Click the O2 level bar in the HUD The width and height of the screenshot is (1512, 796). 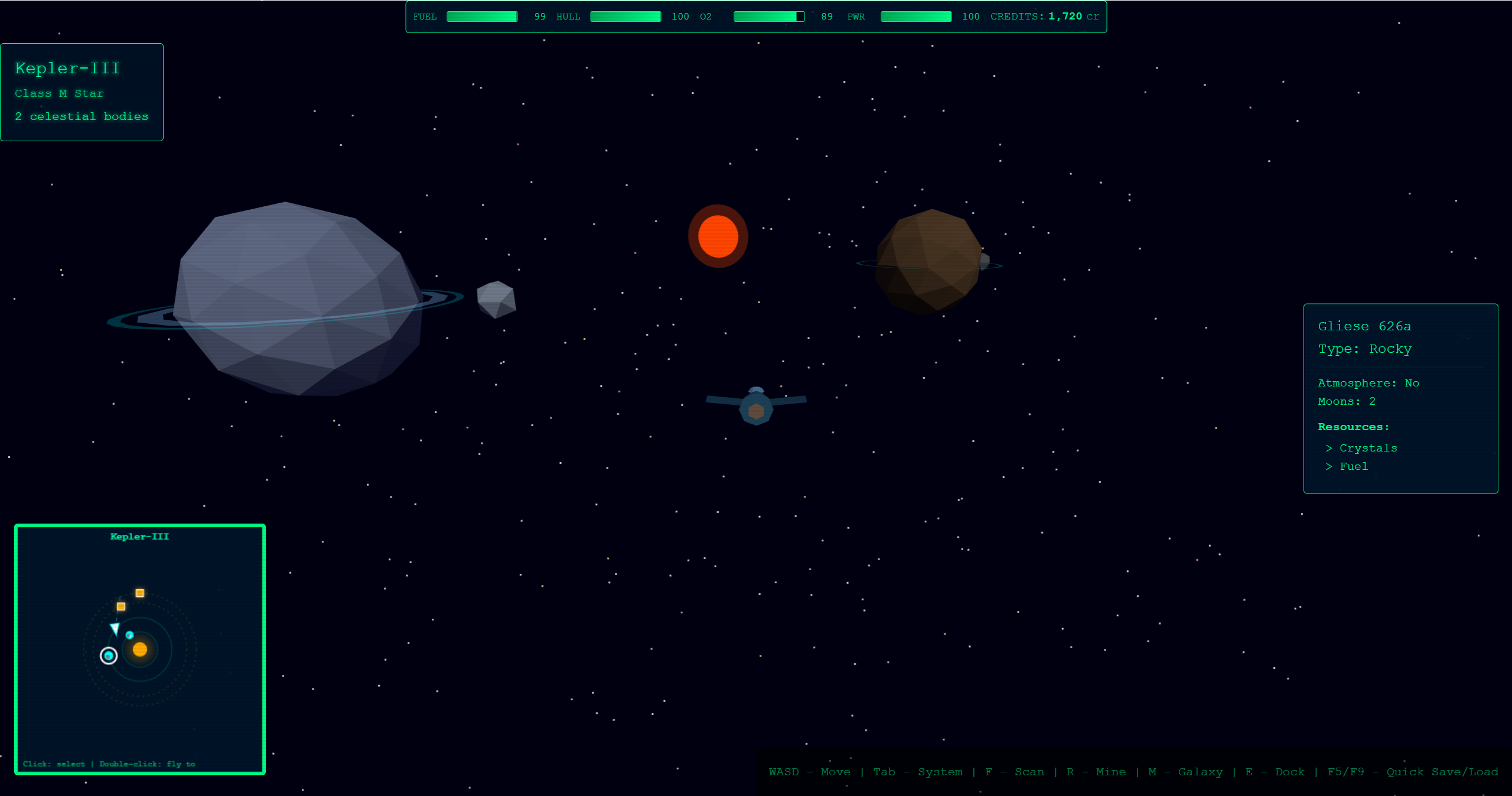[x=768, y=17]
